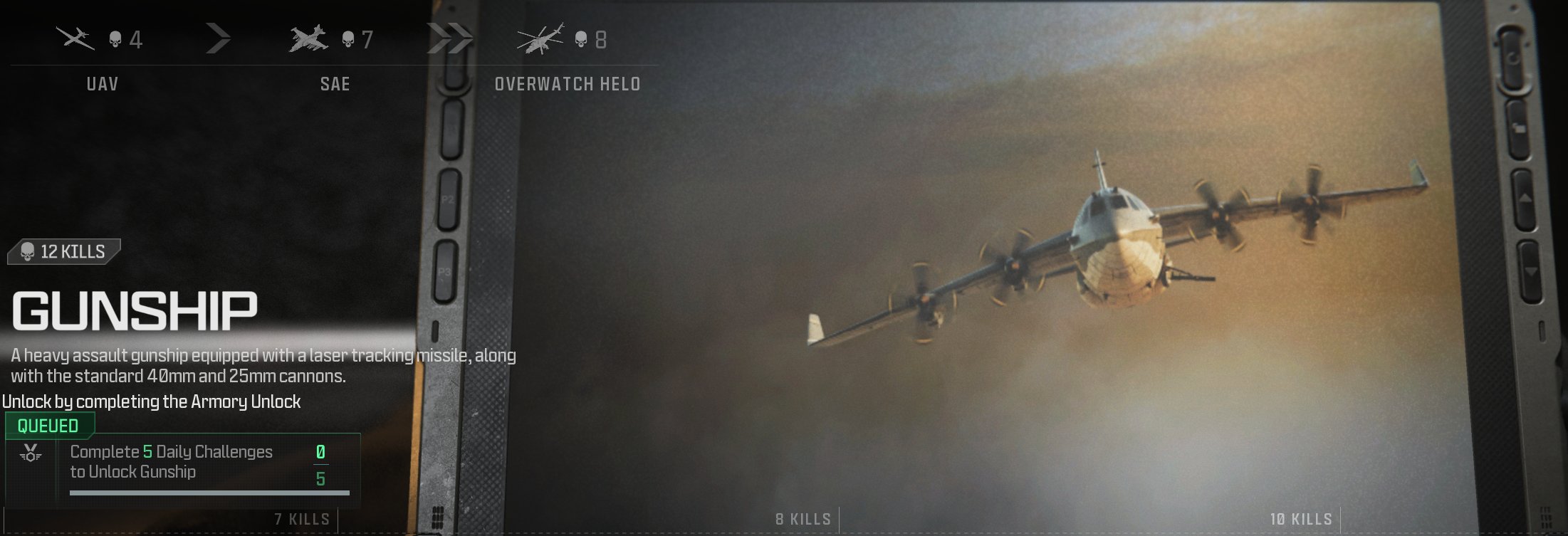Click the skull icon next to SAE
Image resolution: width=1568 pixels, height=536 pixels.
(348, 41)
